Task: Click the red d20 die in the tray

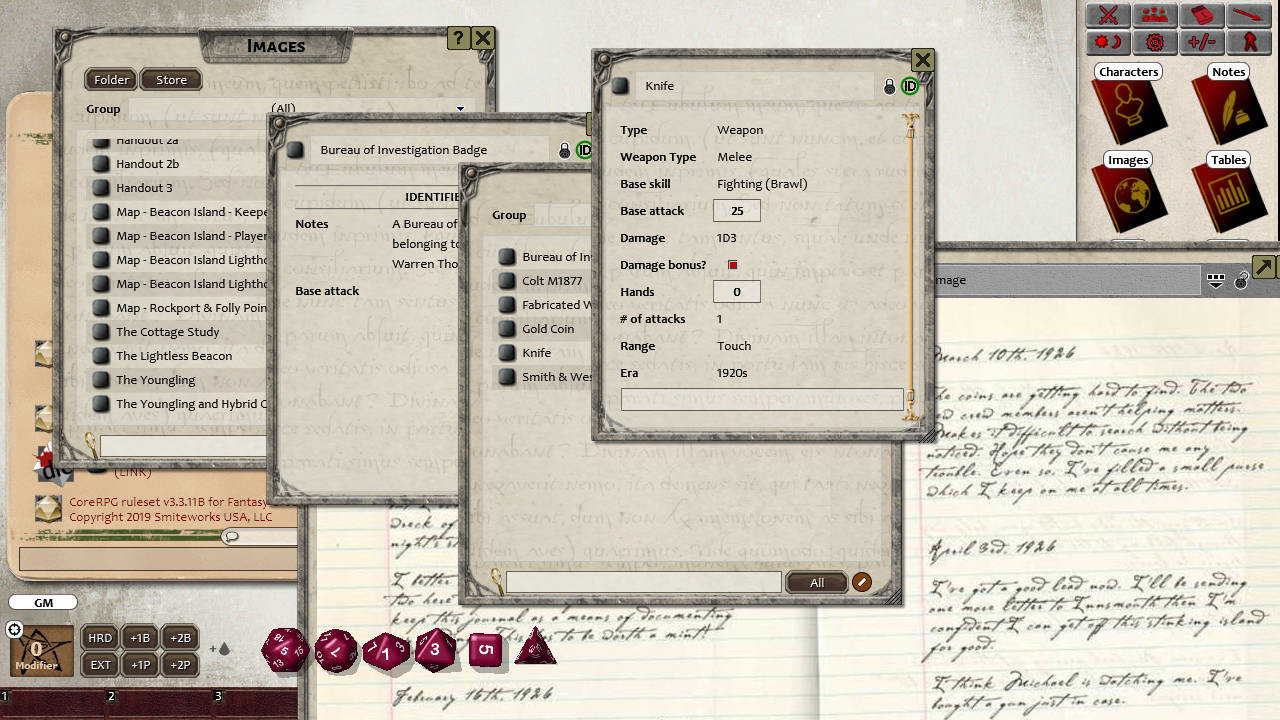Action: [x=285, y=648]
